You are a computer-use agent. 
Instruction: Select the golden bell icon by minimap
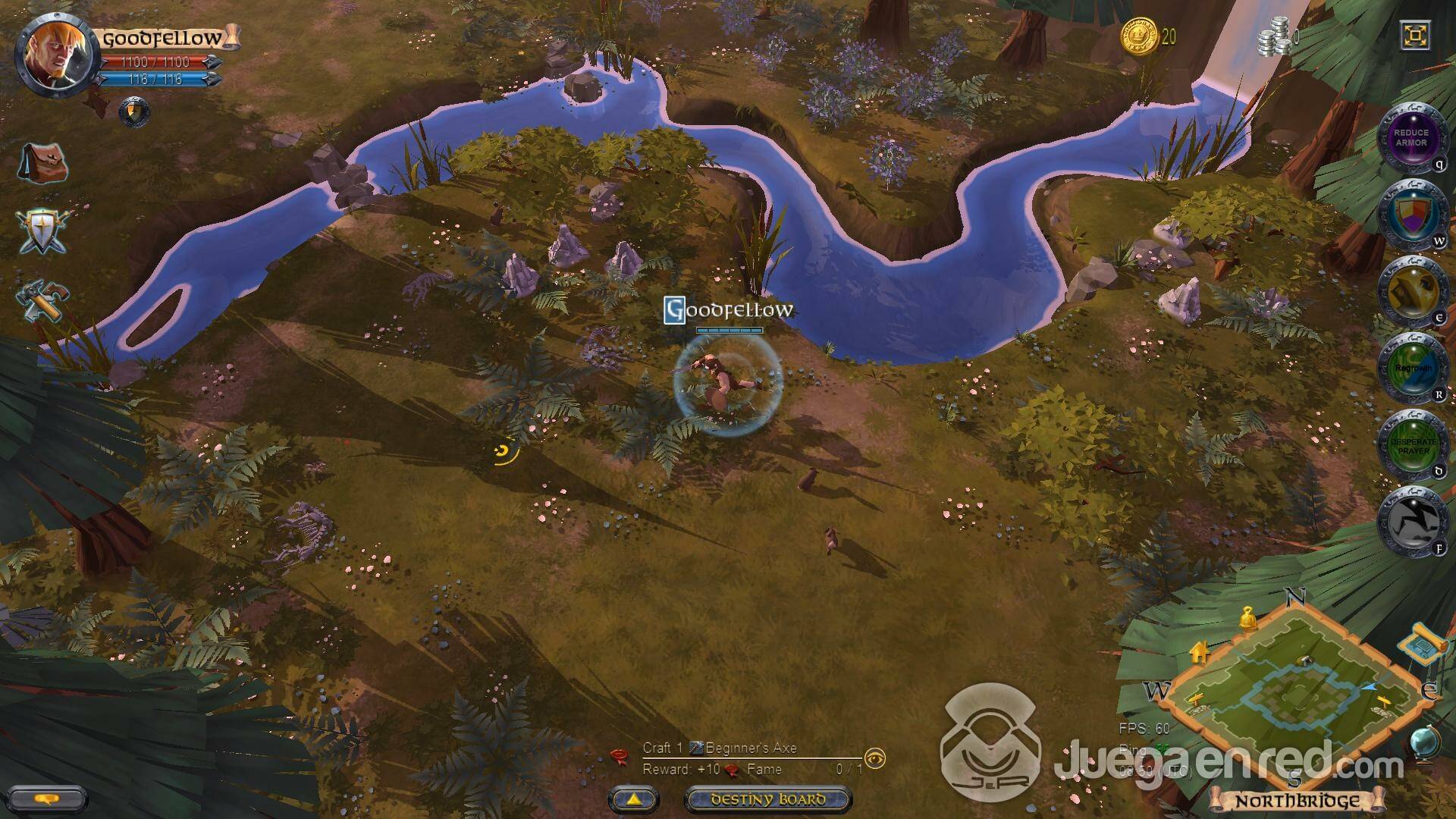[1246, 619]
